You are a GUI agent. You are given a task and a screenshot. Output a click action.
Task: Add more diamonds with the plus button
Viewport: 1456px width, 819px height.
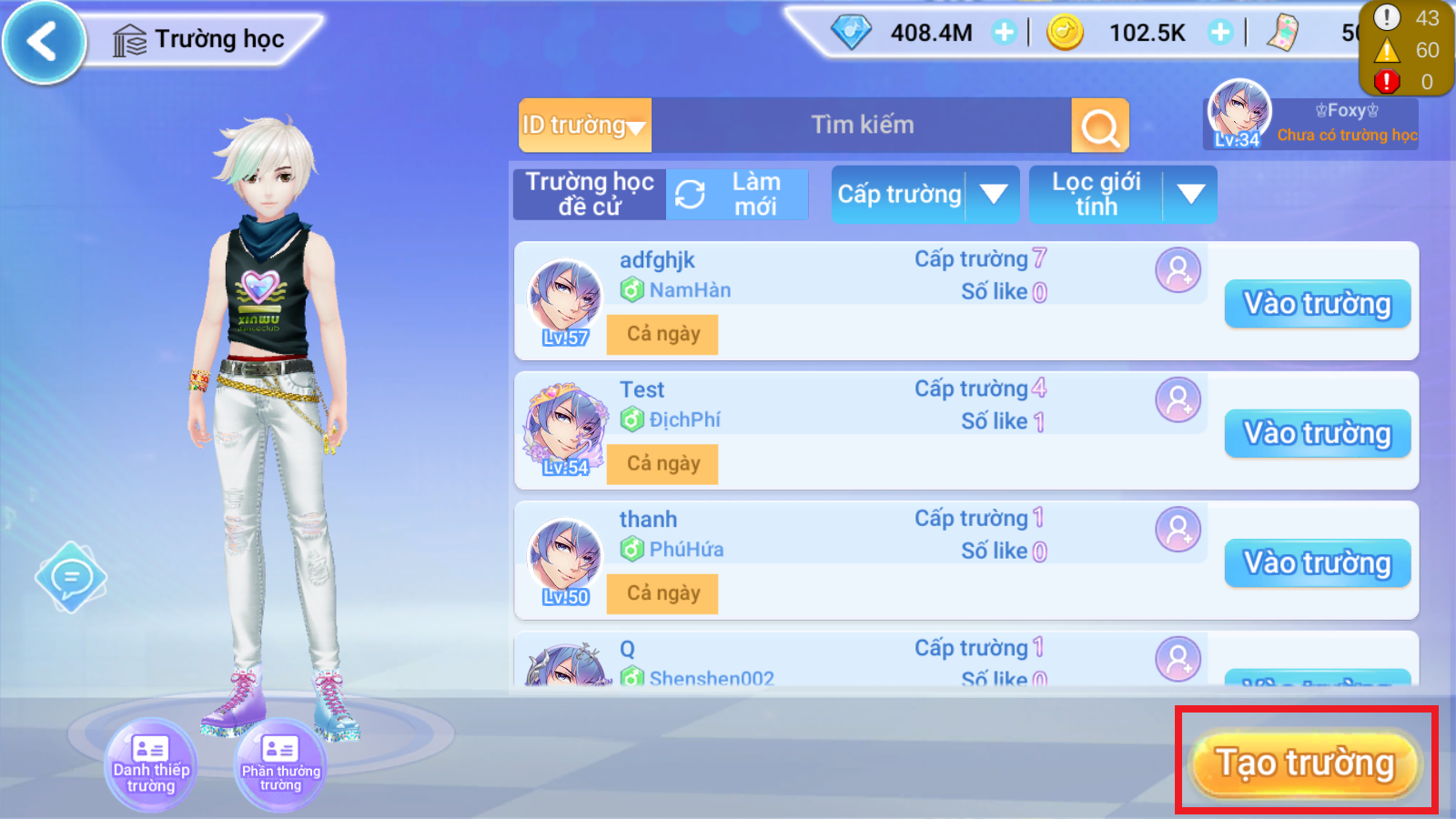pyautogui.click(x=1004, y=33)
